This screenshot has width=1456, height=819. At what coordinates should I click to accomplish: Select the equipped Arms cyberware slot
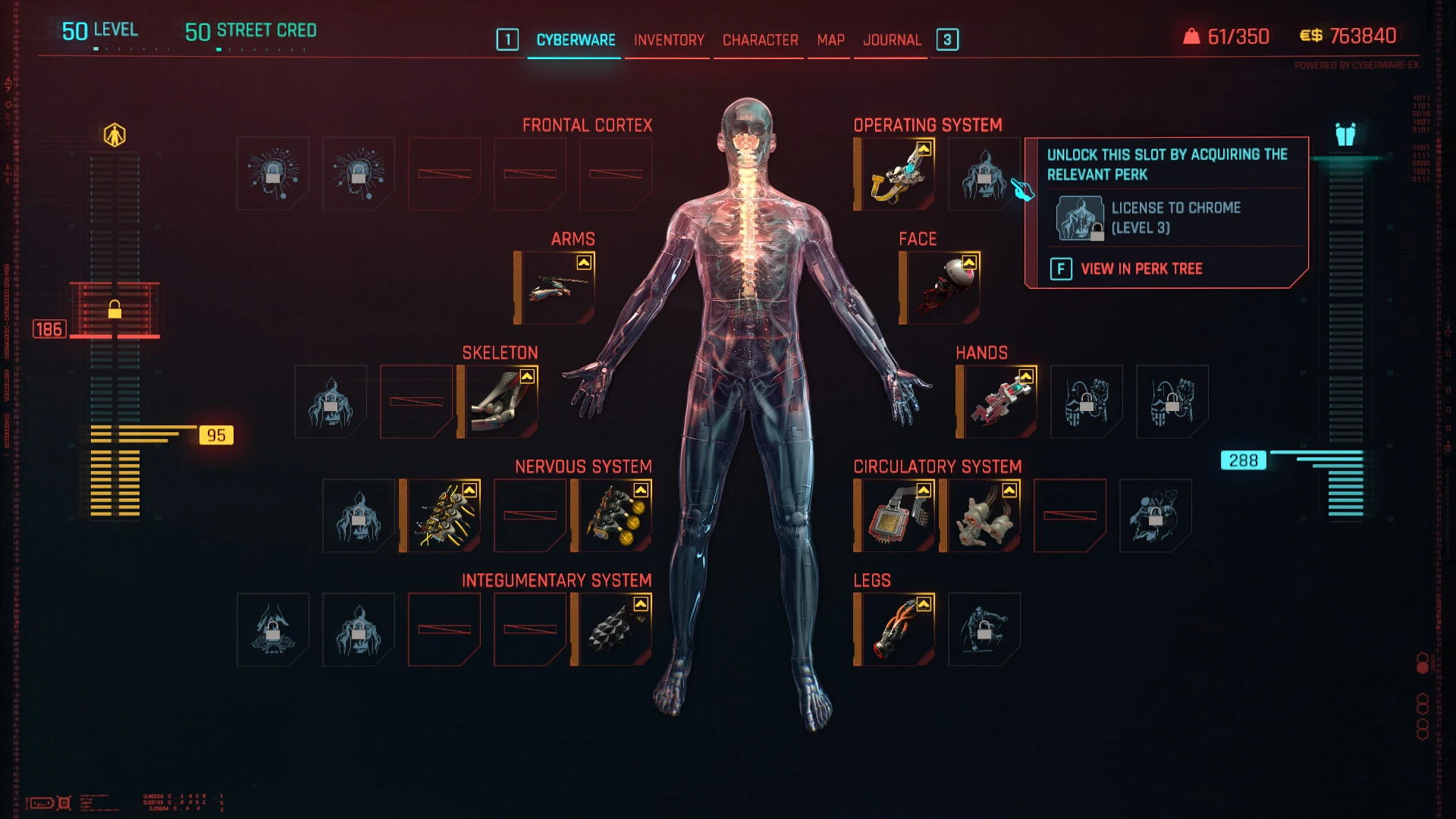coord(559,288)
